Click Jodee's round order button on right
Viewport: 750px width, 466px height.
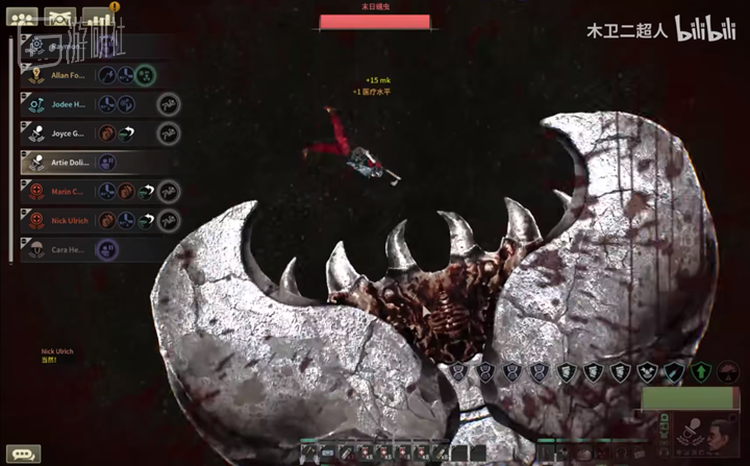point(169,104)
